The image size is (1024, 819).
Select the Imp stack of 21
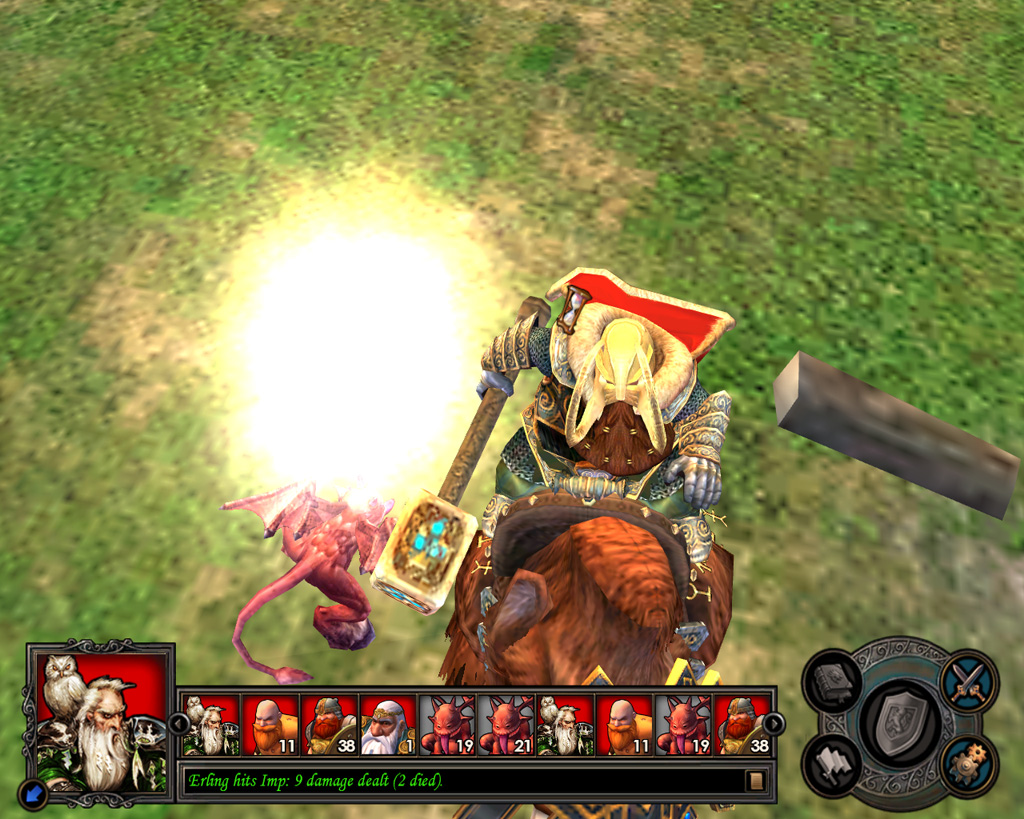pyautogui.click(x=506, y=725)
